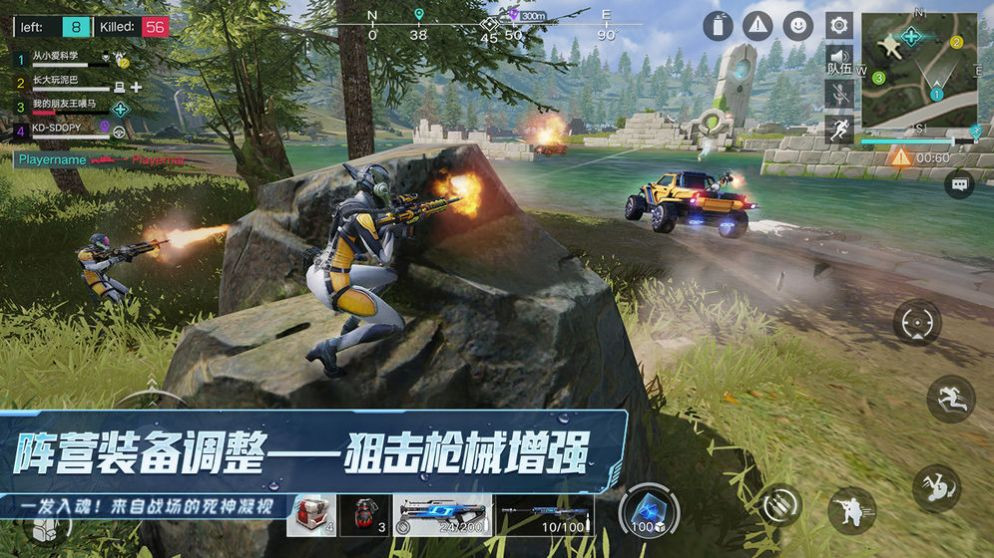
Task: Select the medkit slot showing 4
Action: point(311,515)
